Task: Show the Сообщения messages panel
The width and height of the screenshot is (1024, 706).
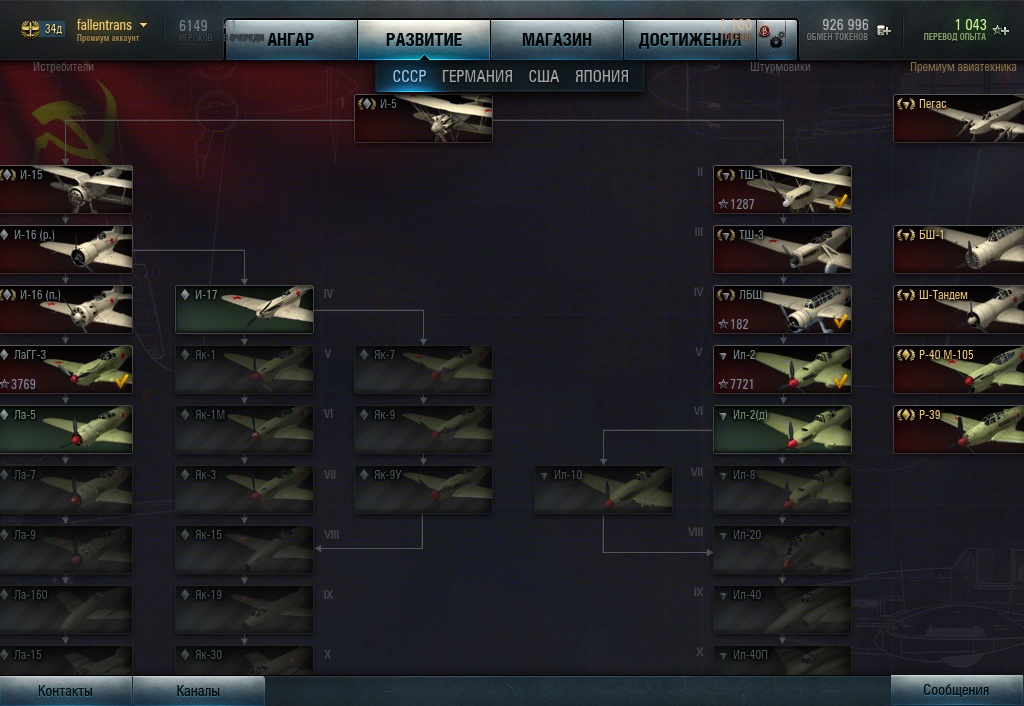Action: (956, 690)
